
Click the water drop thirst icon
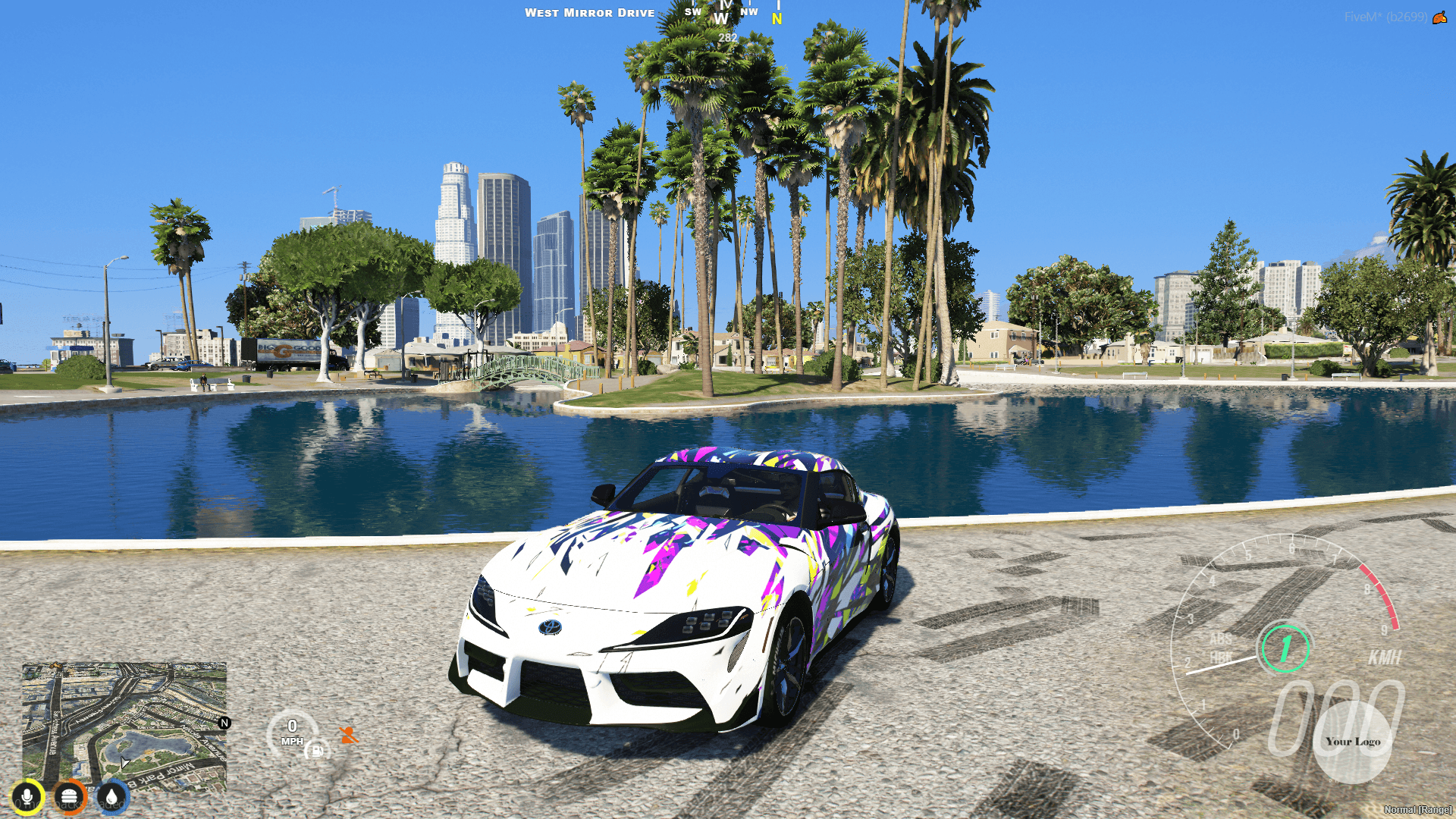click(111, 796)
